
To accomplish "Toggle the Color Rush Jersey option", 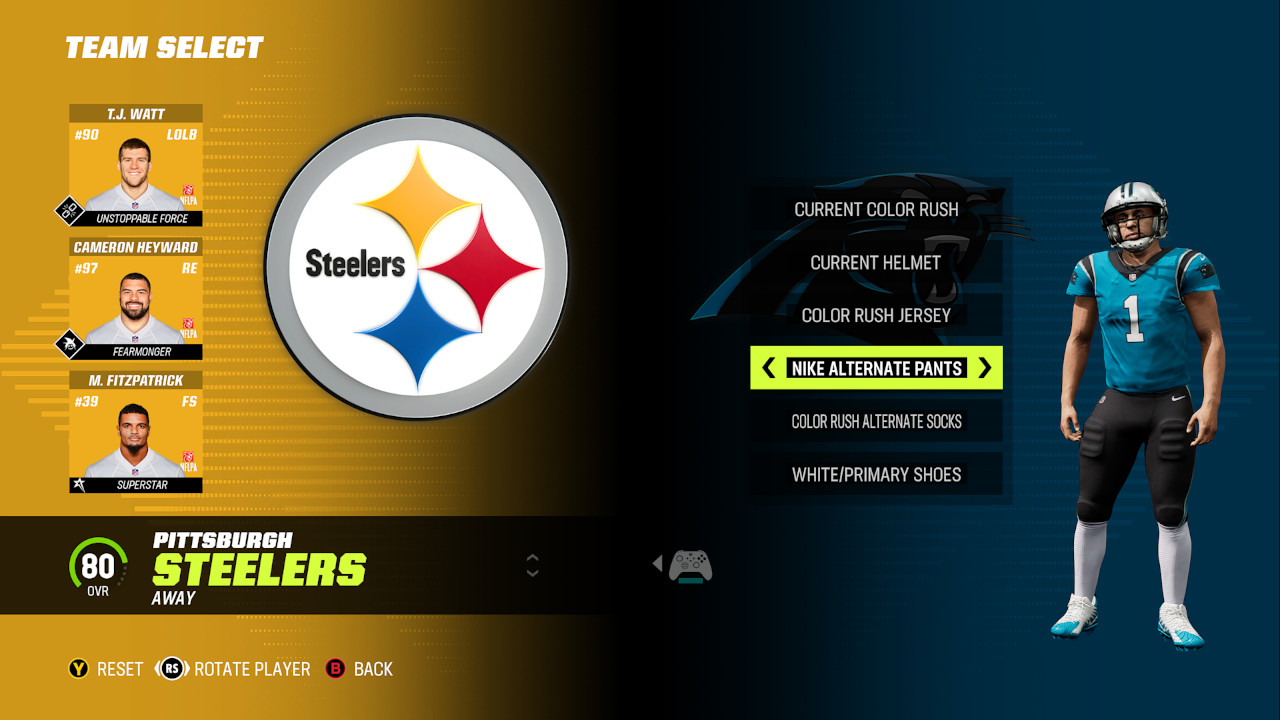I will pyautogui.click(x=876, y=315).
